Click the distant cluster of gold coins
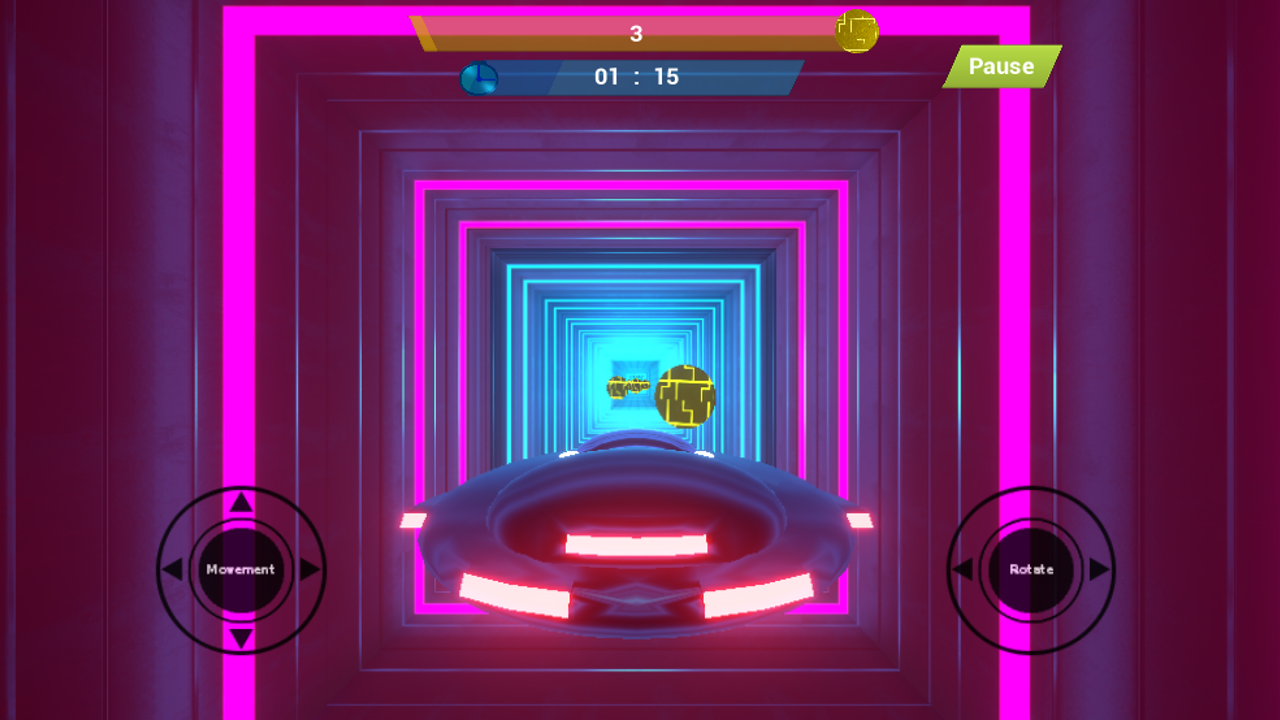1280x720 pixels. (628, 387)
